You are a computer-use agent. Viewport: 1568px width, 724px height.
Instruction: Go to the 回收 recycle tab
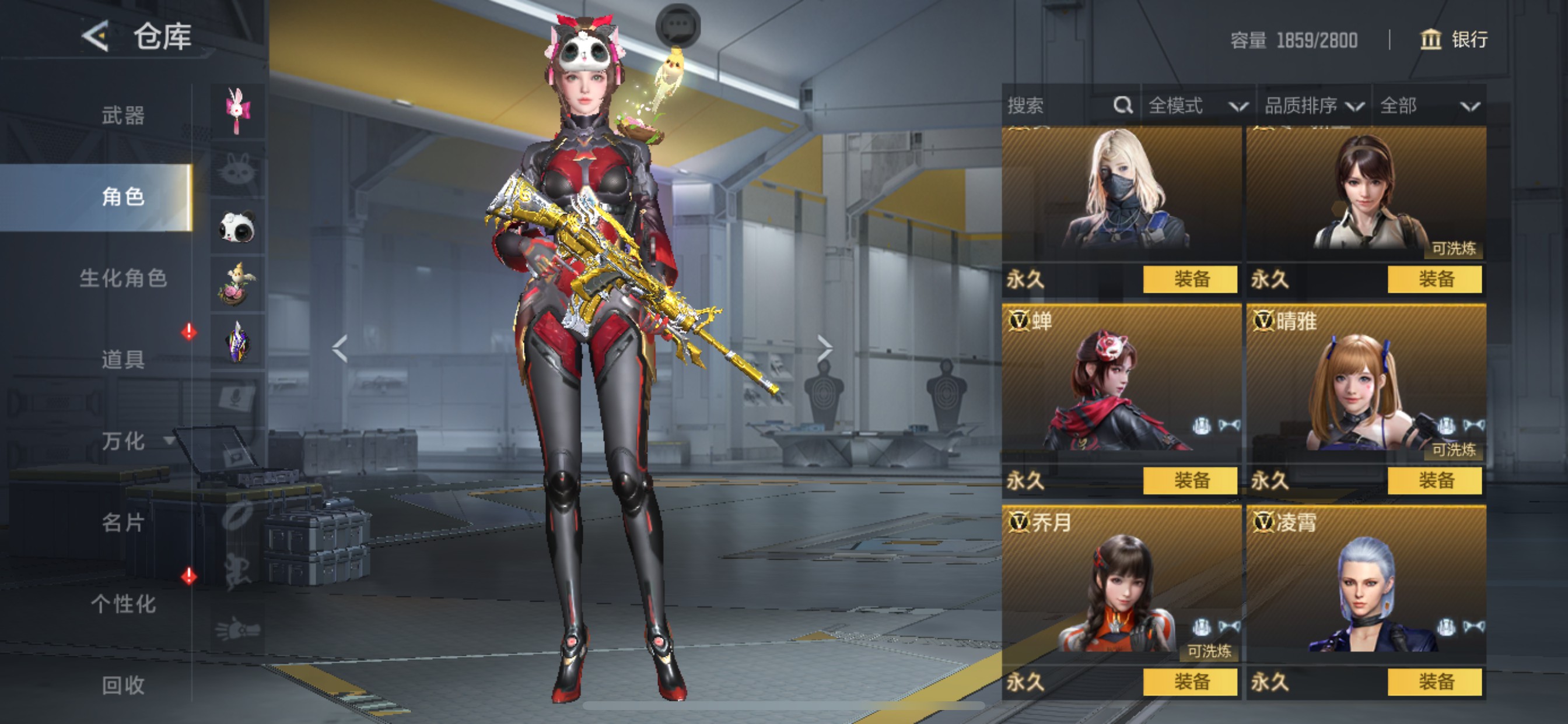(x=123, y=686)
